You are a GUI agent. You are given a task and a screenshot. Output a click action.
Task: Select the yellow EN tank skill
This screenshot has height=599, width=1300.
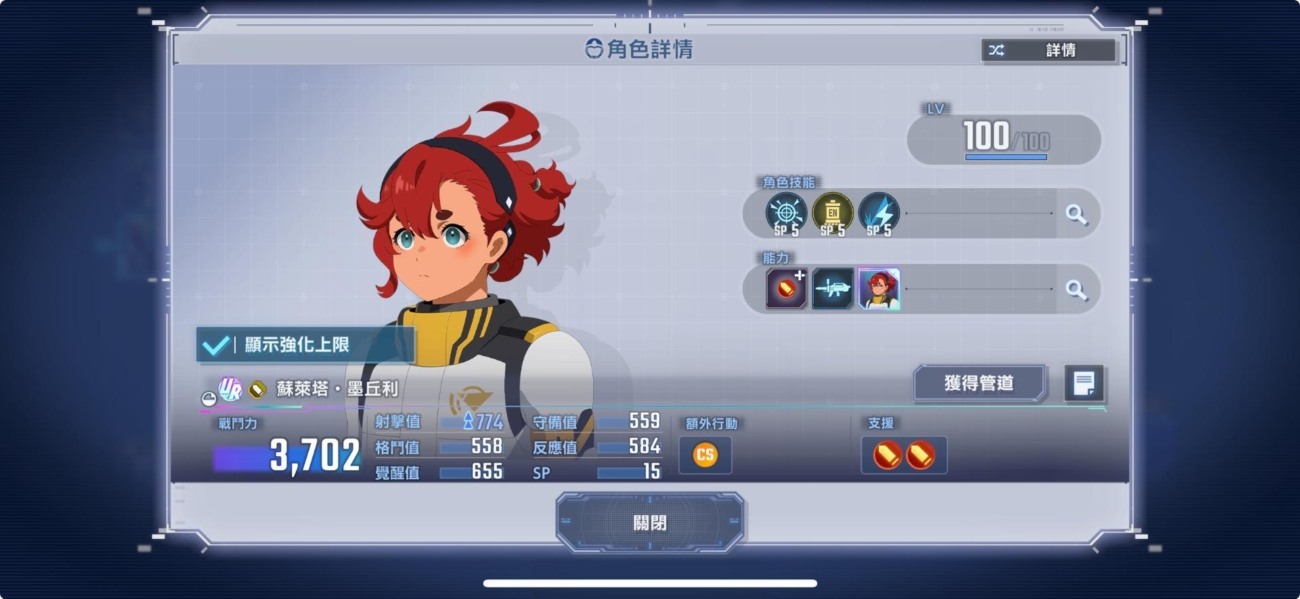point(832,213)
